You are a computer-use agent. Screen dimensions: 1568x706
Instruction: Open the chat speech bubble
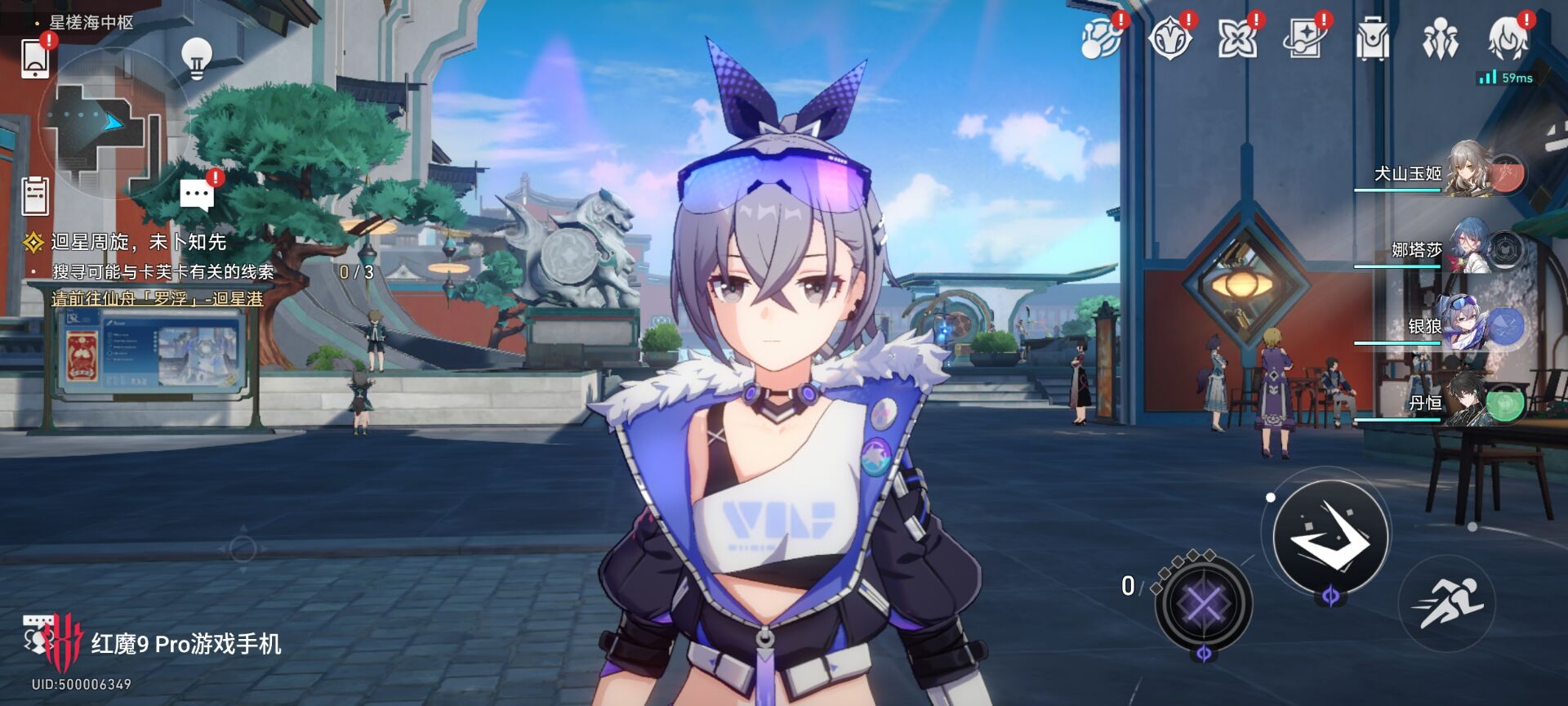(197, 194)
